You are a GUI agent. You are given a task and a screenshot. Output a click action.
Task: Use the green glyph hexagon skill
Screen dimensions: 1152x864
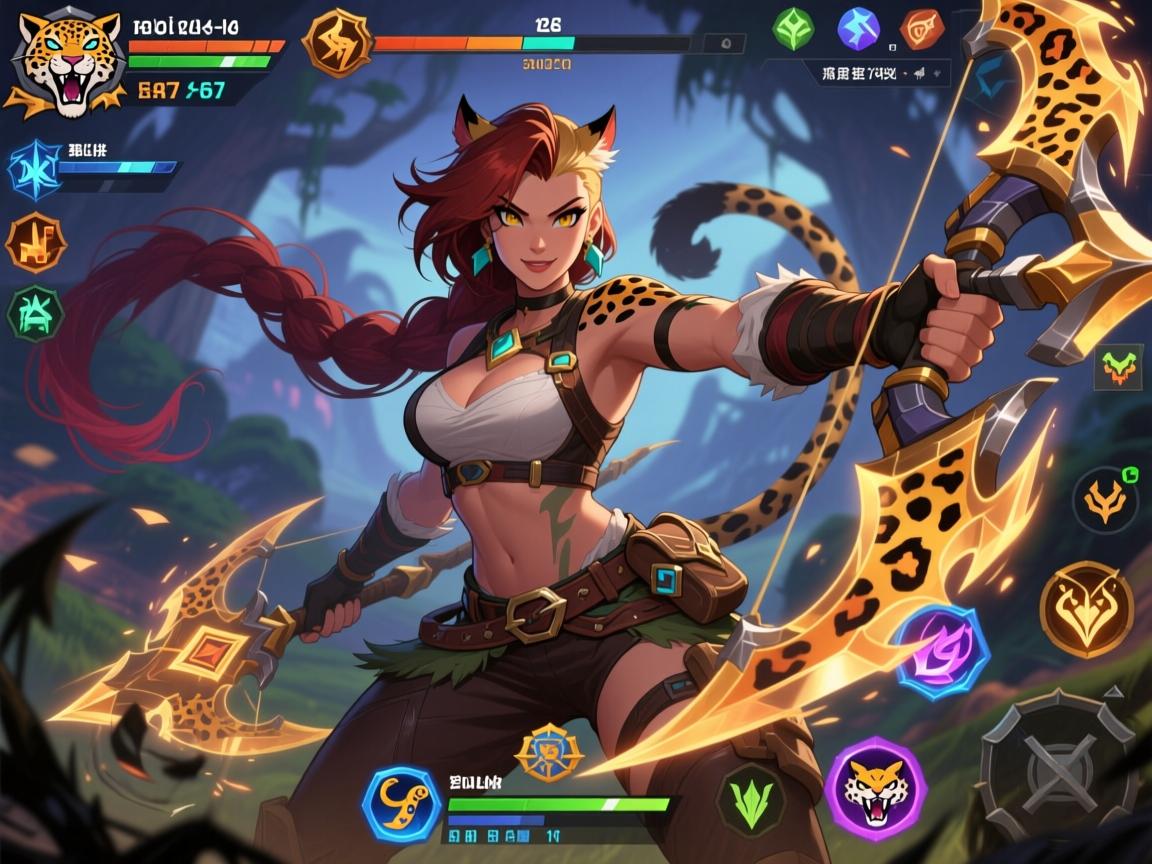point(35,313)
